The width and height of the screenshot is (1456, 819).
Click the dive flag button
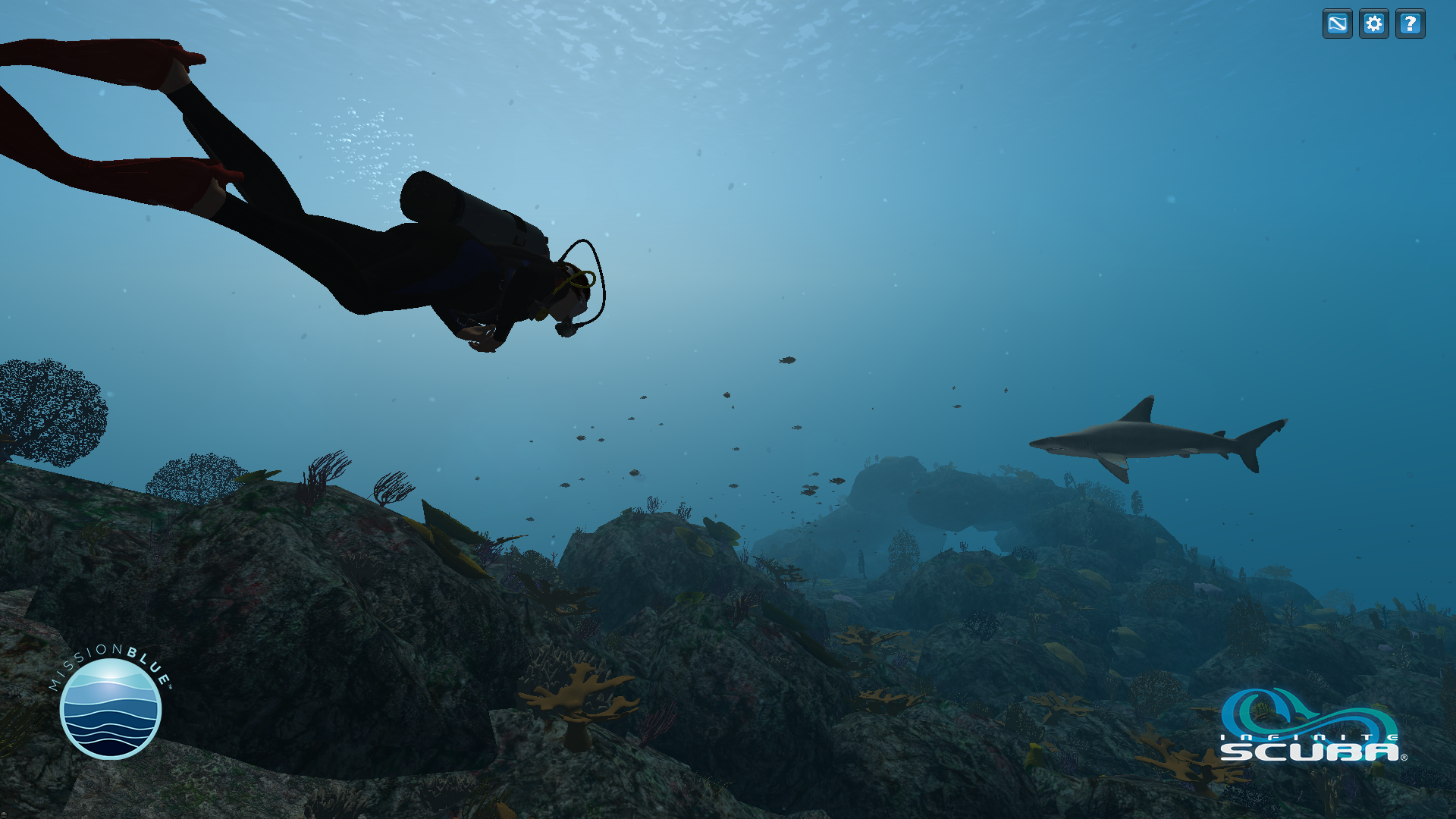[x=1337, y=24]
